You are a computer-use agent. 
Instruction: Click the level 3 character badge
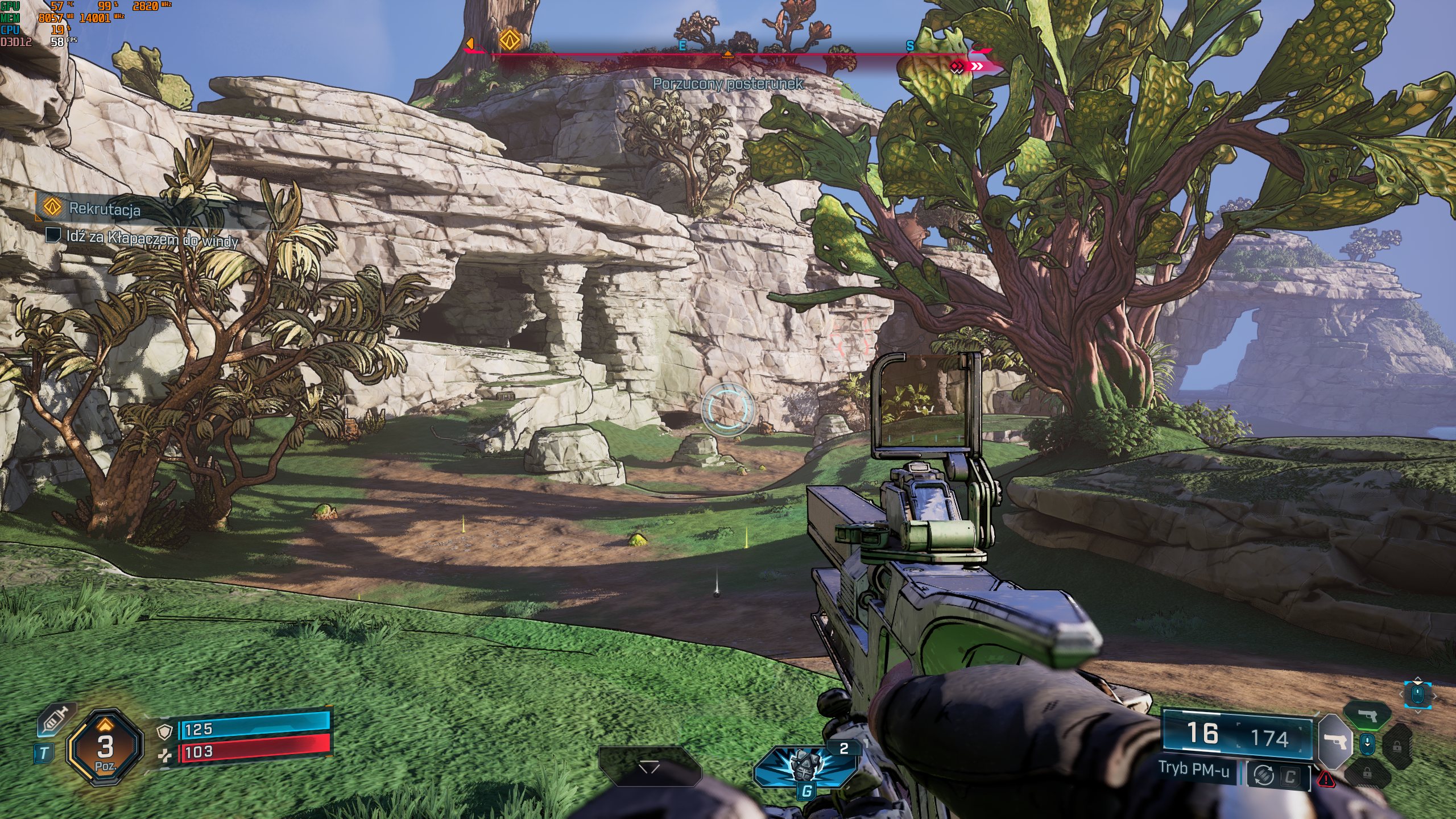pos(105,748)
